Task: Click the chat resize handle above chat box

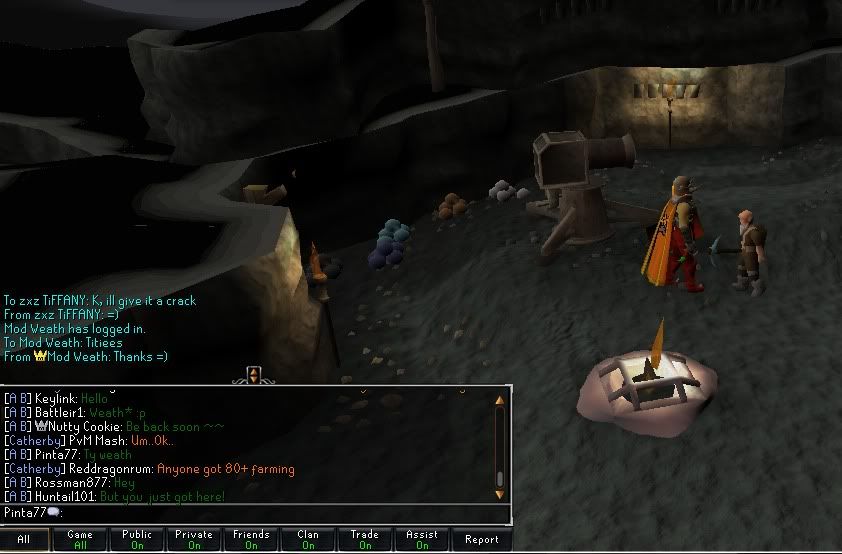Action: [x=254, y=375]
